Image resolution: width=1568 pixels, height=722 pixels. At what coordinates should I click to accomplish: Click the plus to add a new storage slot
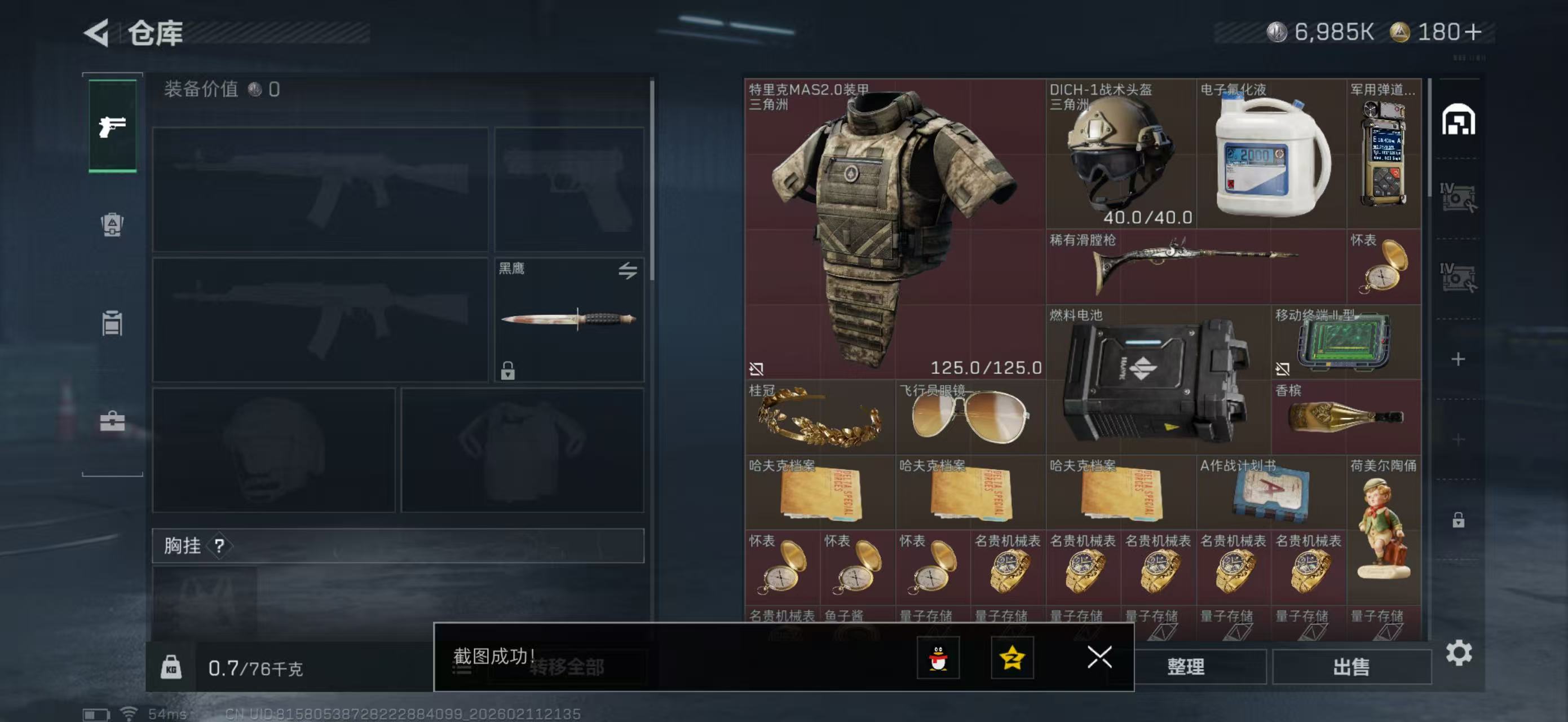[1458, 359]
